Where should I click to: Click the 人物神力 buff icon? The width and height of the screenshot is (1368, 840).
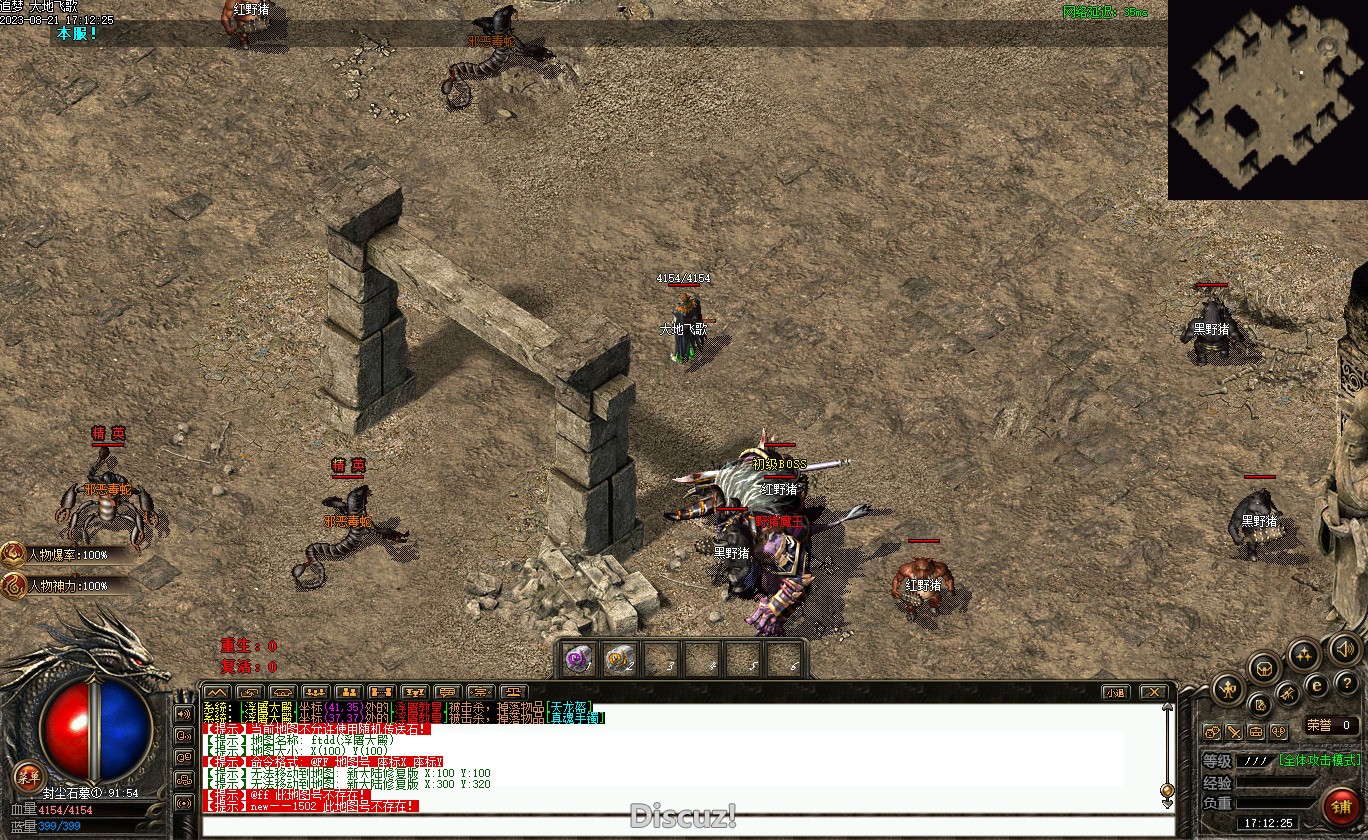click(x=14, y=585)
